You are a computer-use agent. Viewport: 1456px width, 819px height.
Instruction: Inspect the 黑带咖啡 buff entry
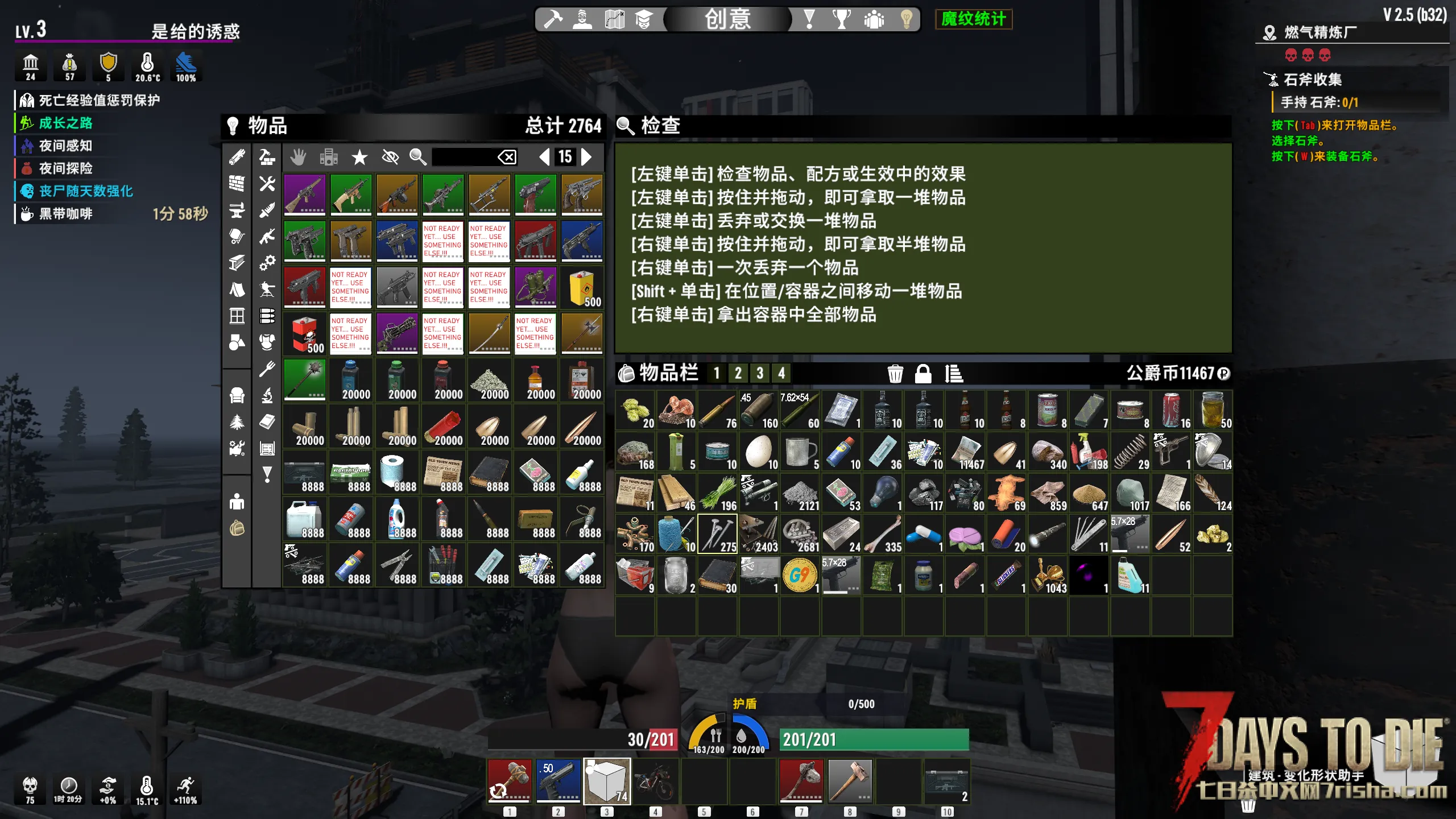tap(65, 214)
